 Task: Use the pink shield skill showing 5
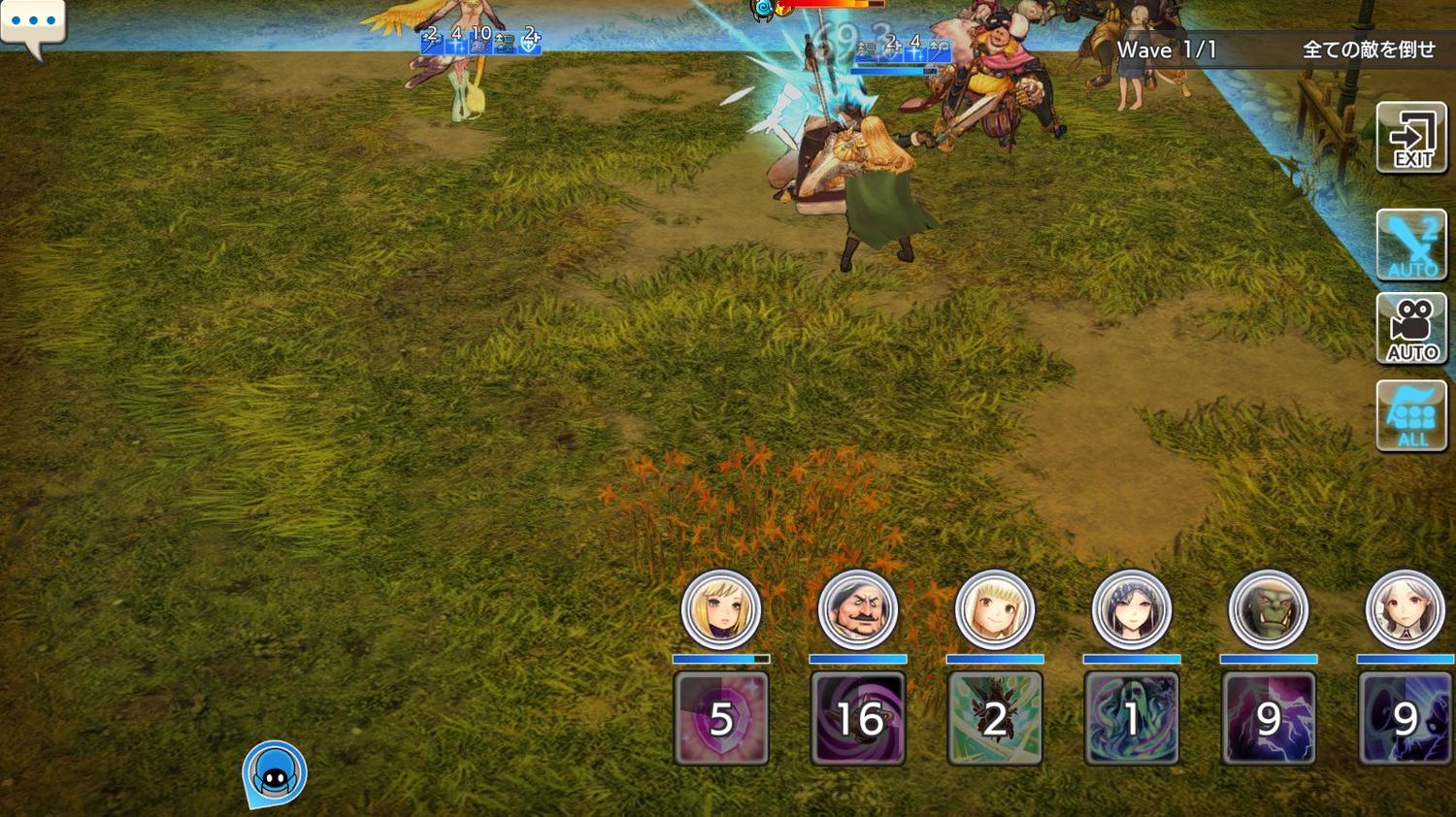point(720,718)
